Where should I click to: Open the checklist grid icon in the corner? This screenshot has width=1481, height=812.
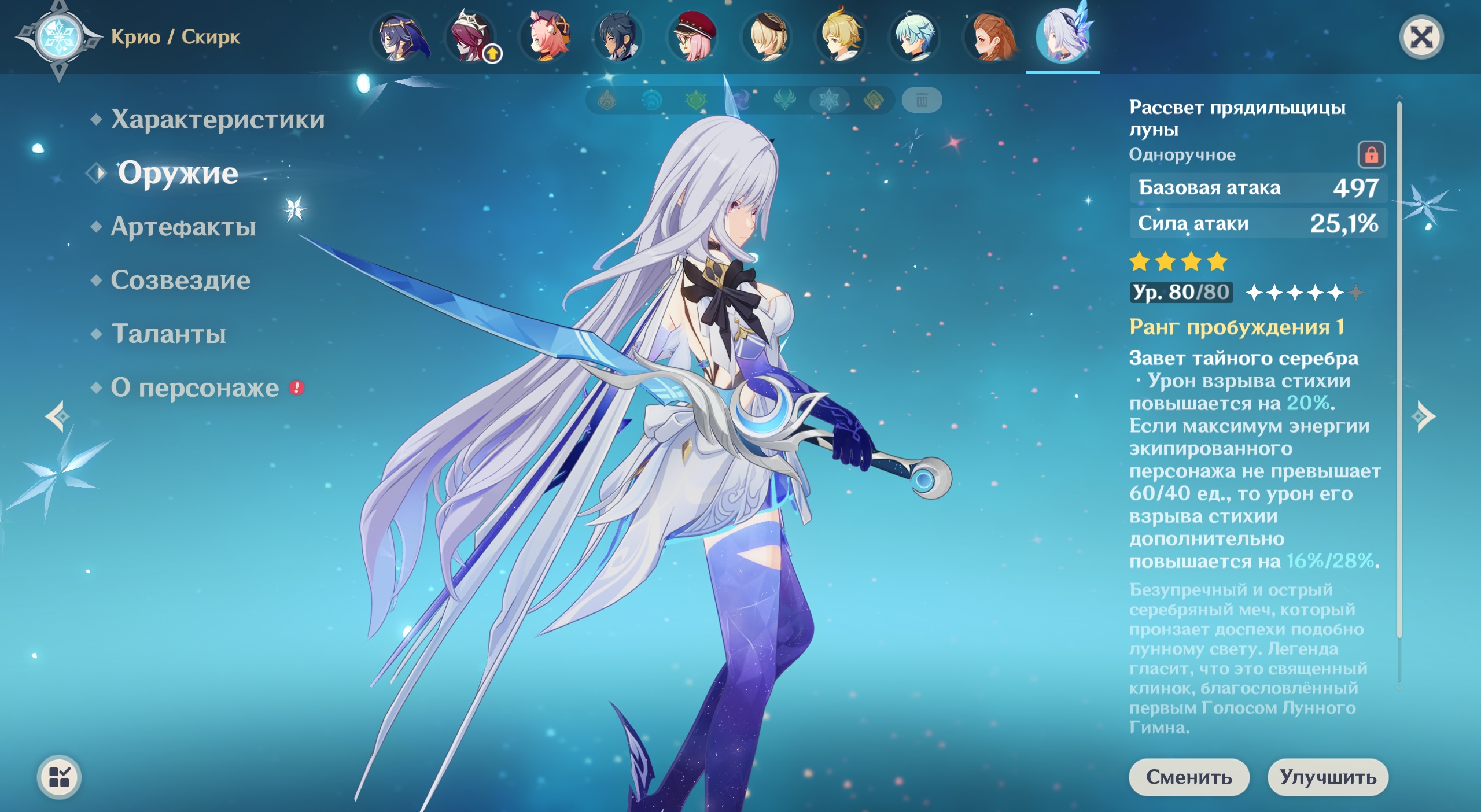pyautogui.click(x=59, y=777)
